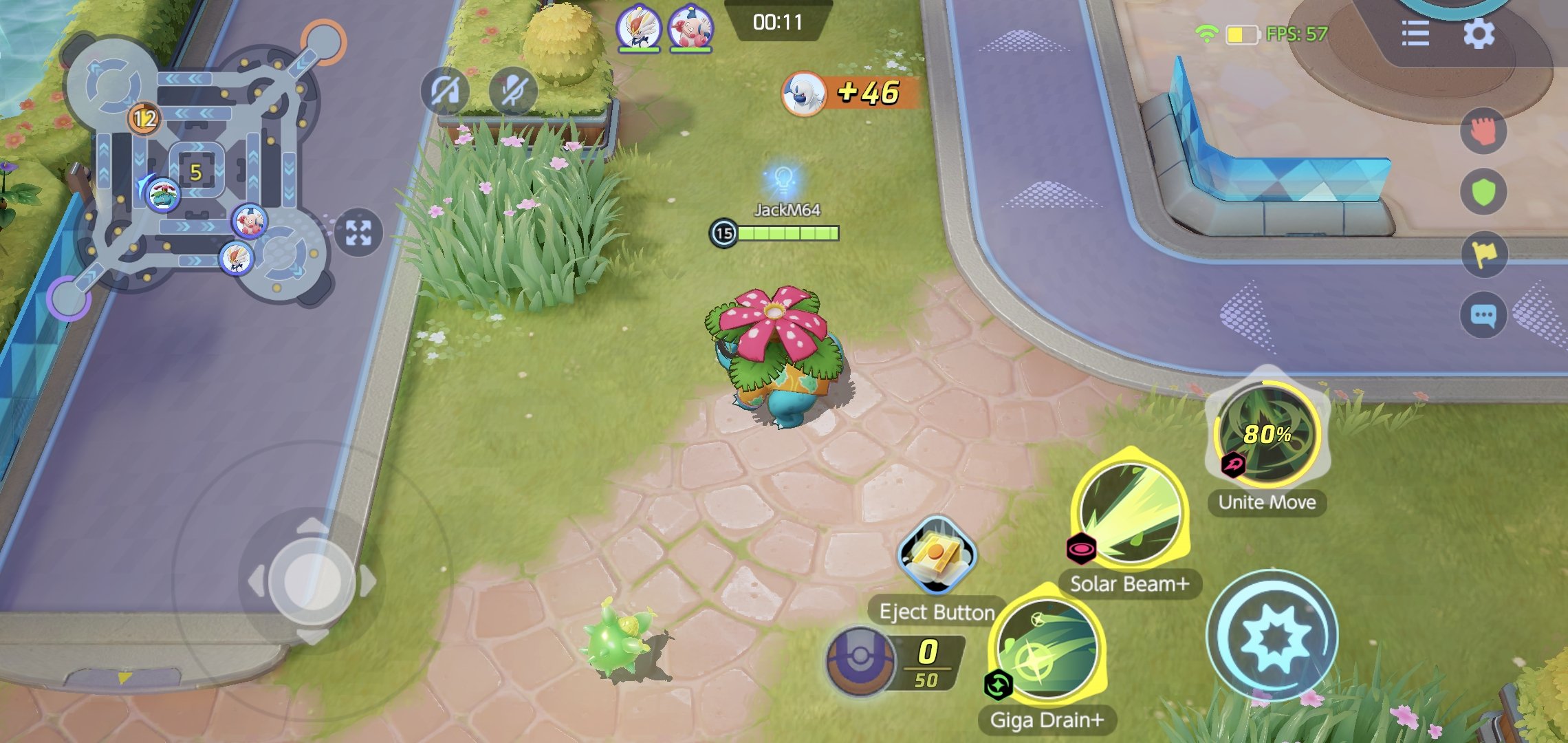This screenshot has width=1568, height=743.
Task: Open the settings gear icon
Action: [x=1479, y=33]
